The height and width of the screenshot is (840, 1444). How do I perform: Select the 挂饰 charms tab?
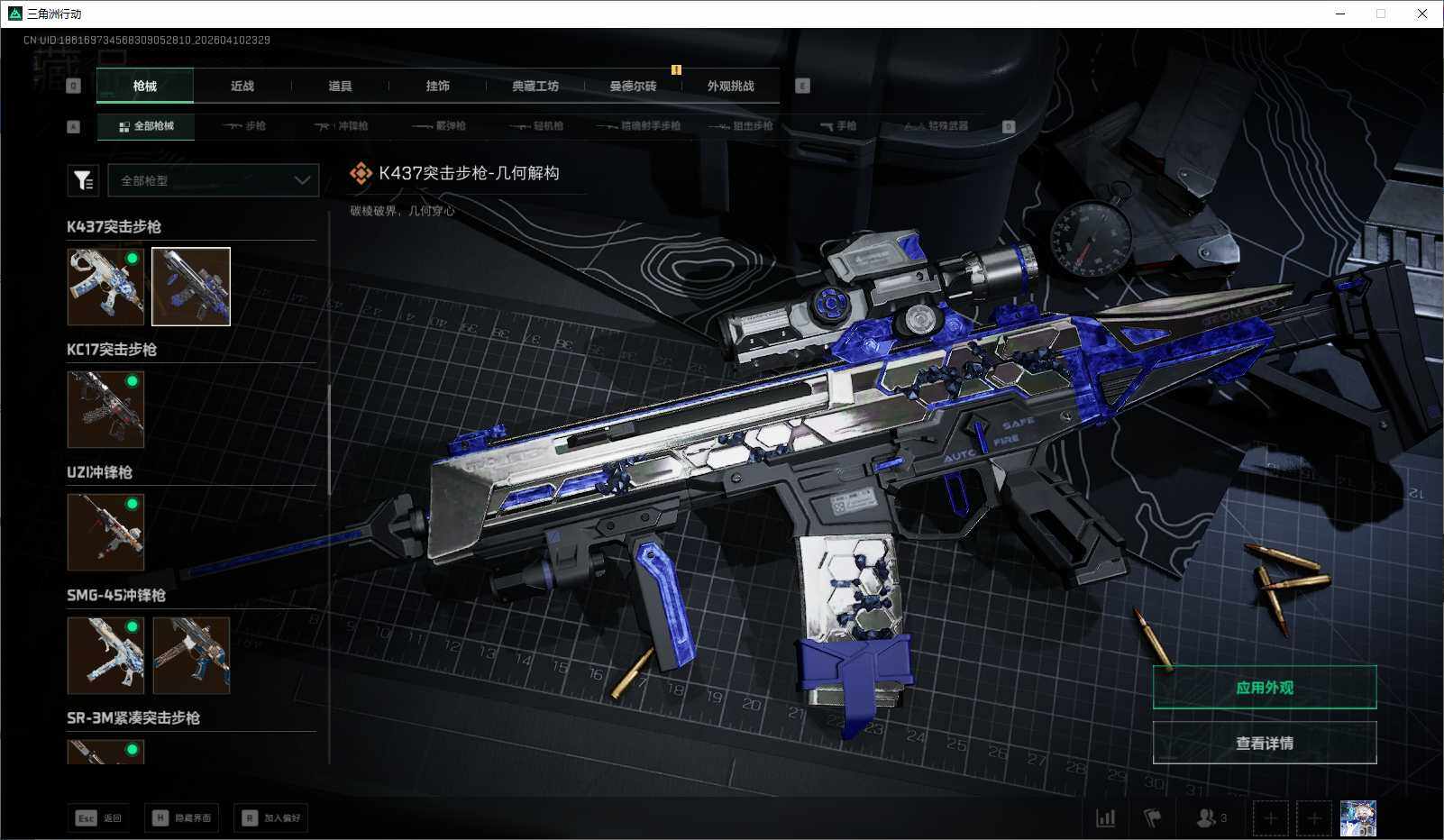437,87
